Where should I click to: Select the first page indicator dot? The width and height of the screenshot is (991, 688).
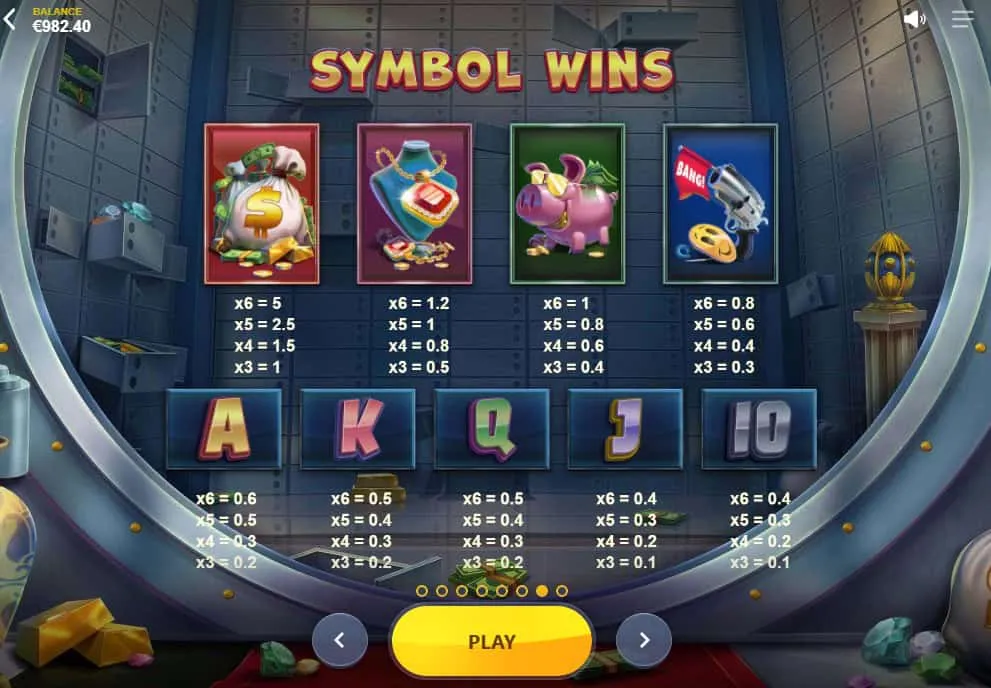coord(422,591)
